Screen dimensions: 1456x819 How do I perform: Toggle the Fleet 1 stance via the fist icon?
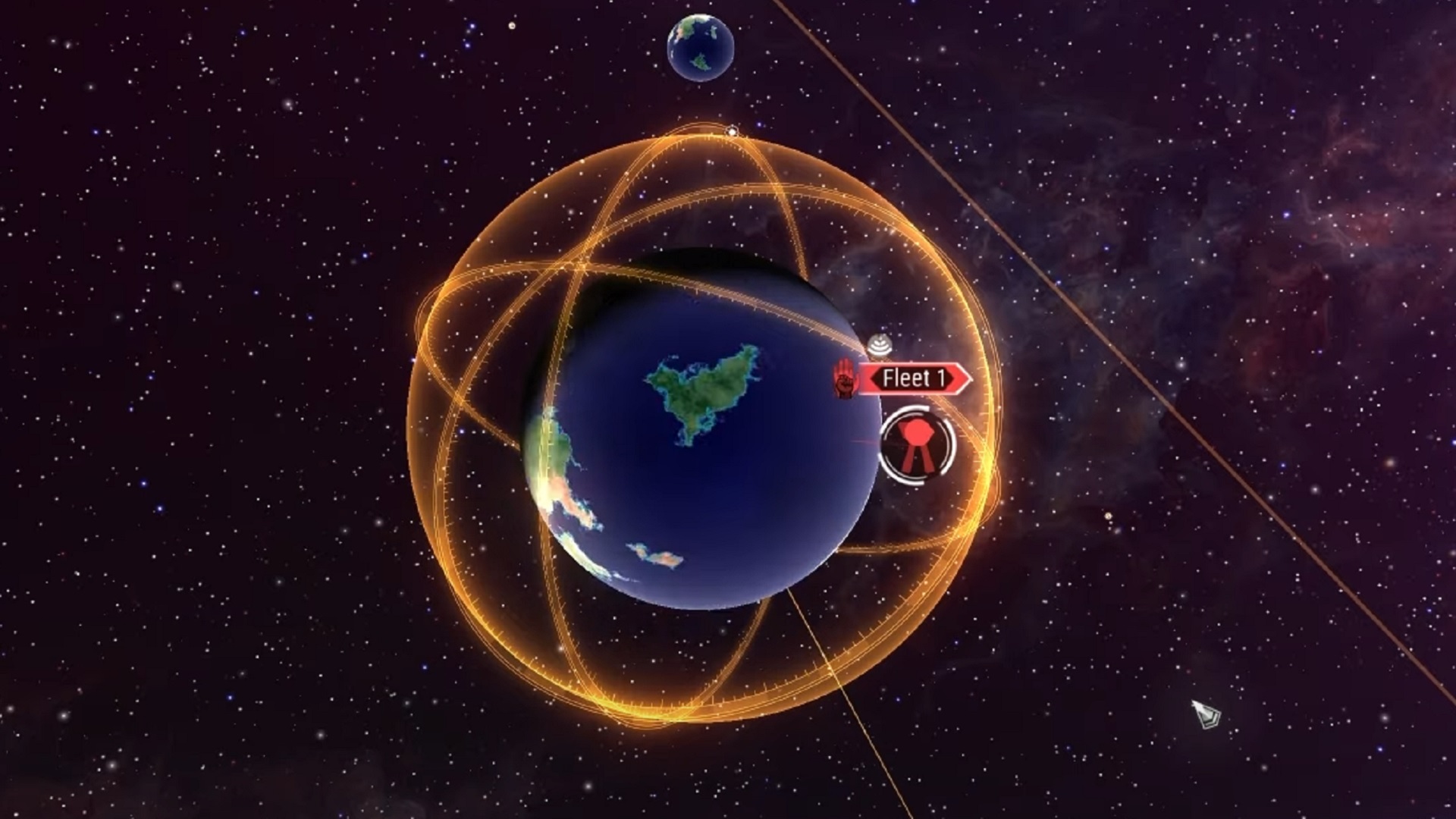click(846, 377)
